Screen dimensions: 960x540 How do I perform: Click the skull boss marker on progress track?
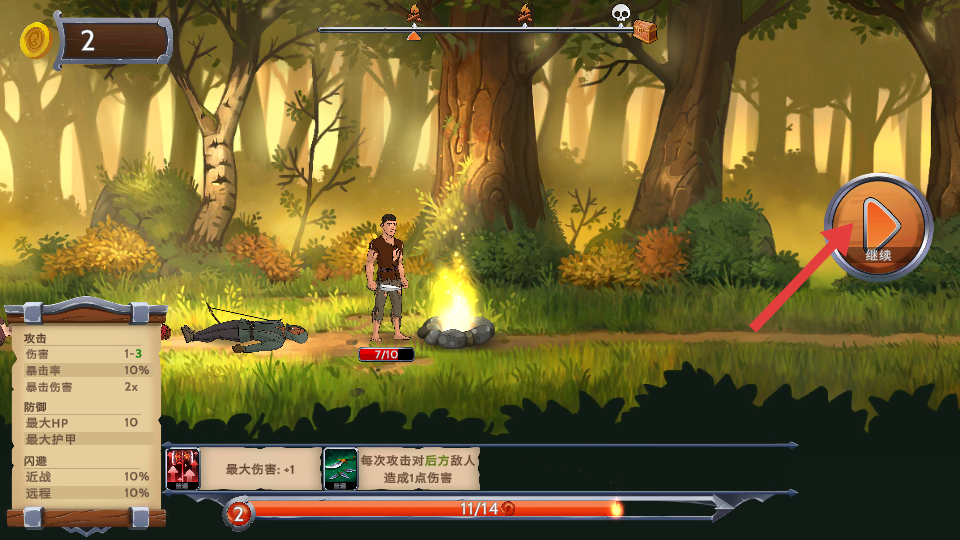[x=620, y=13]
